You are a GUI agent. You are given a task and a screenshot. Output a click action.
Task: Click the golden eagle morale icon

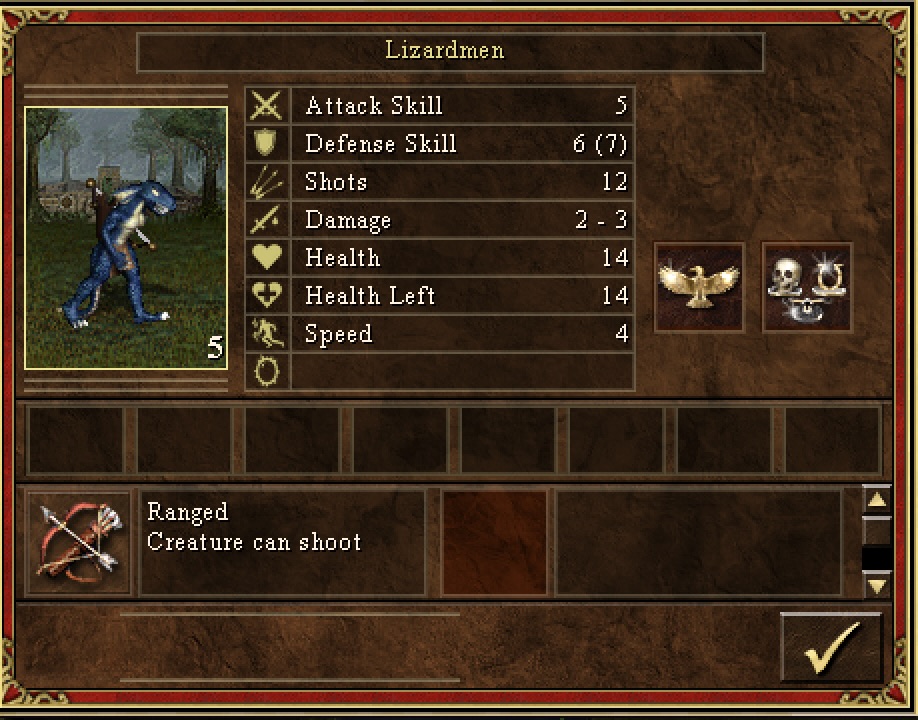[x=699, y=287]
